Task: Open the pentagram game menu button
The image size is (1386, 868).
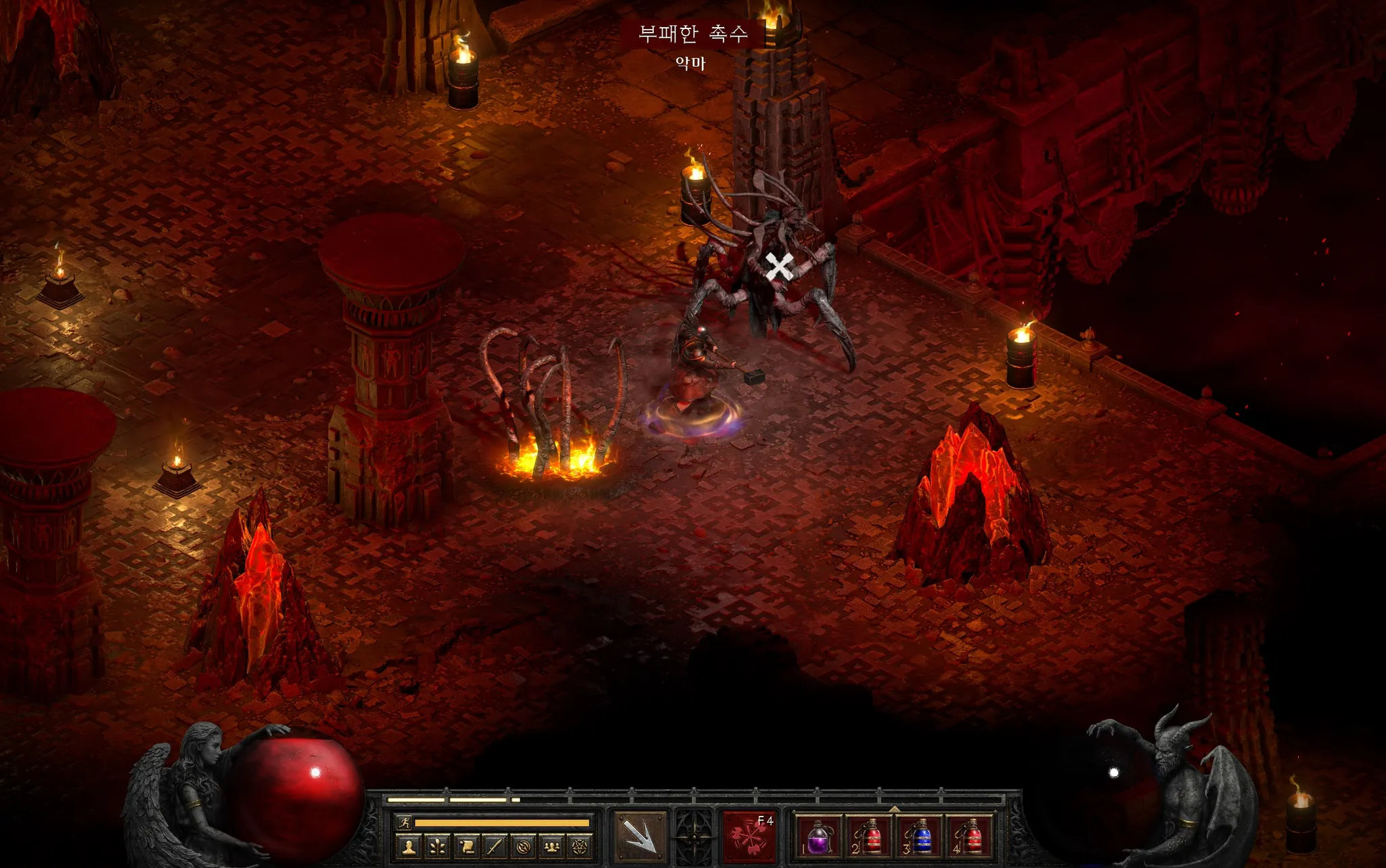Action: [x=580, y=846]
